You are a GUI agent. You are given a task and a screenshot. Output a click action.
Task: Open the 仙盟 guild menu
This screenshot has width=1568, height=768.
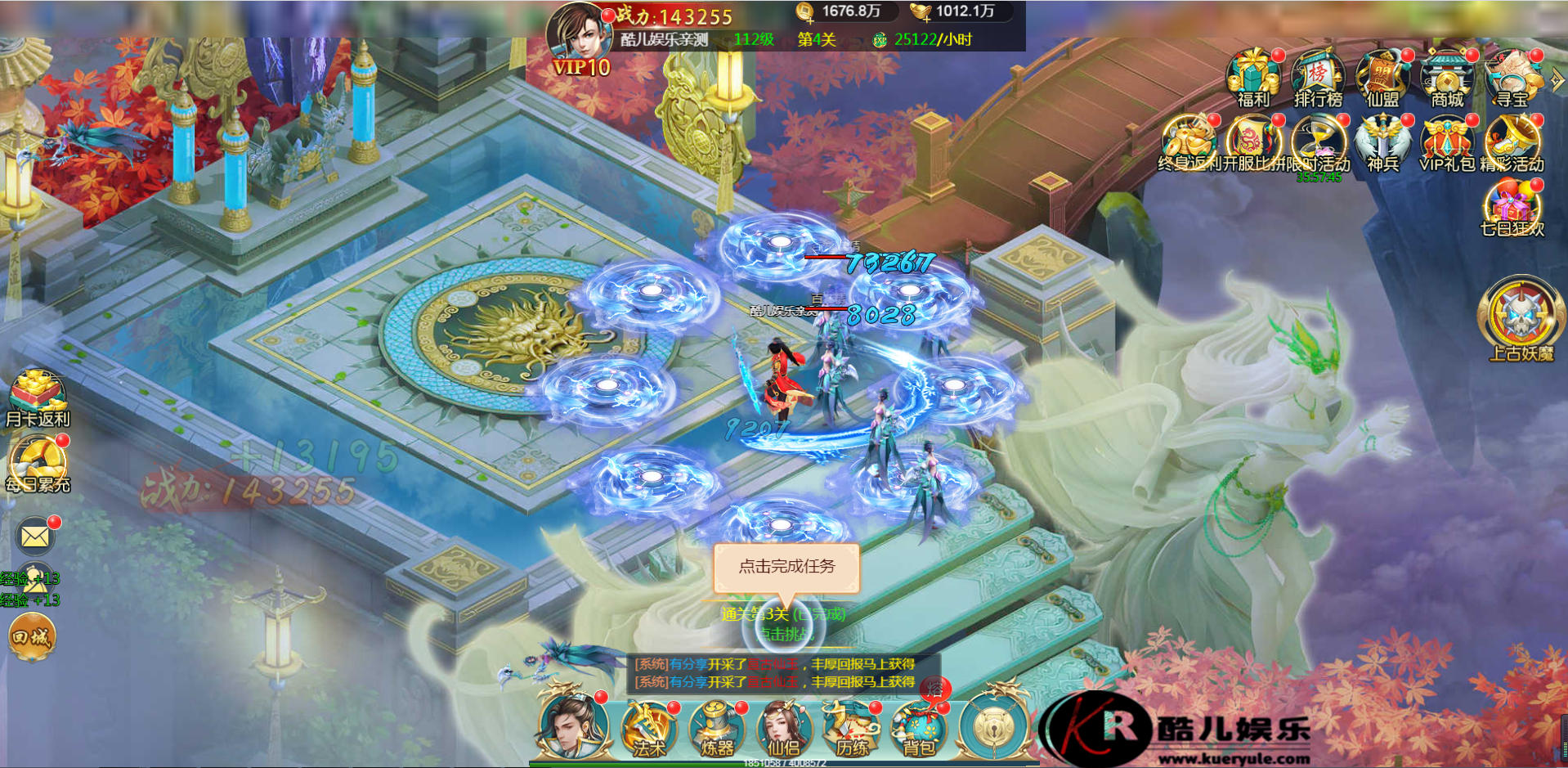tap(1382, 78)
